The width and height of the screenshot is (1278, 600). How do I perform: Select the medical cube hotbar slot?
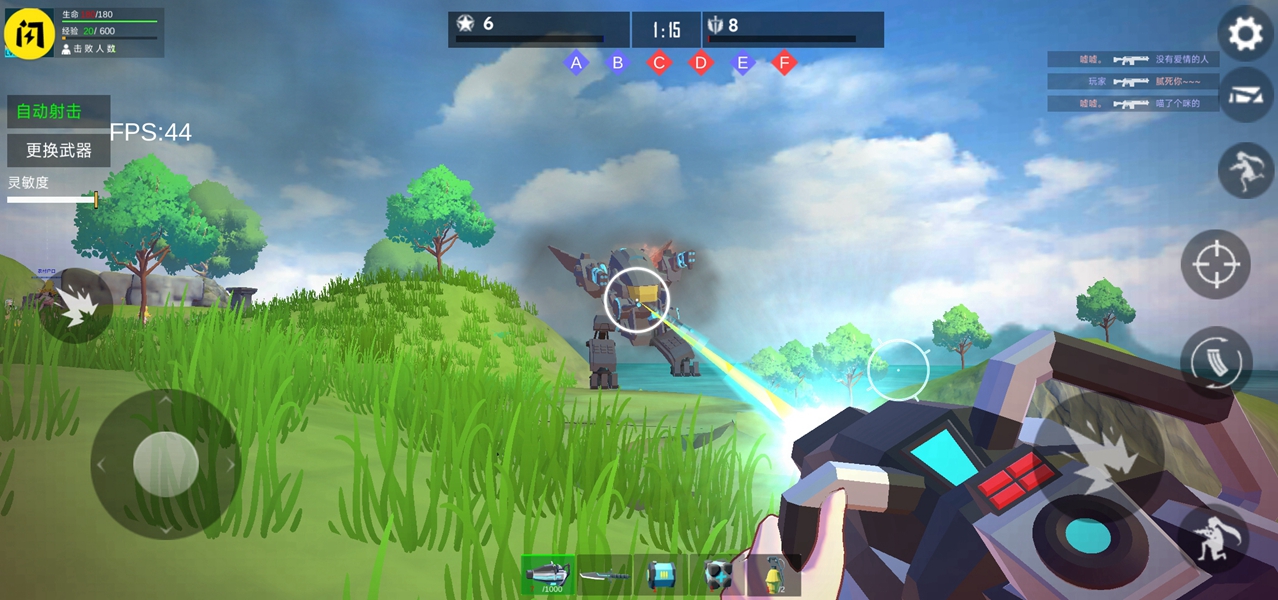(x=717, y=575)
